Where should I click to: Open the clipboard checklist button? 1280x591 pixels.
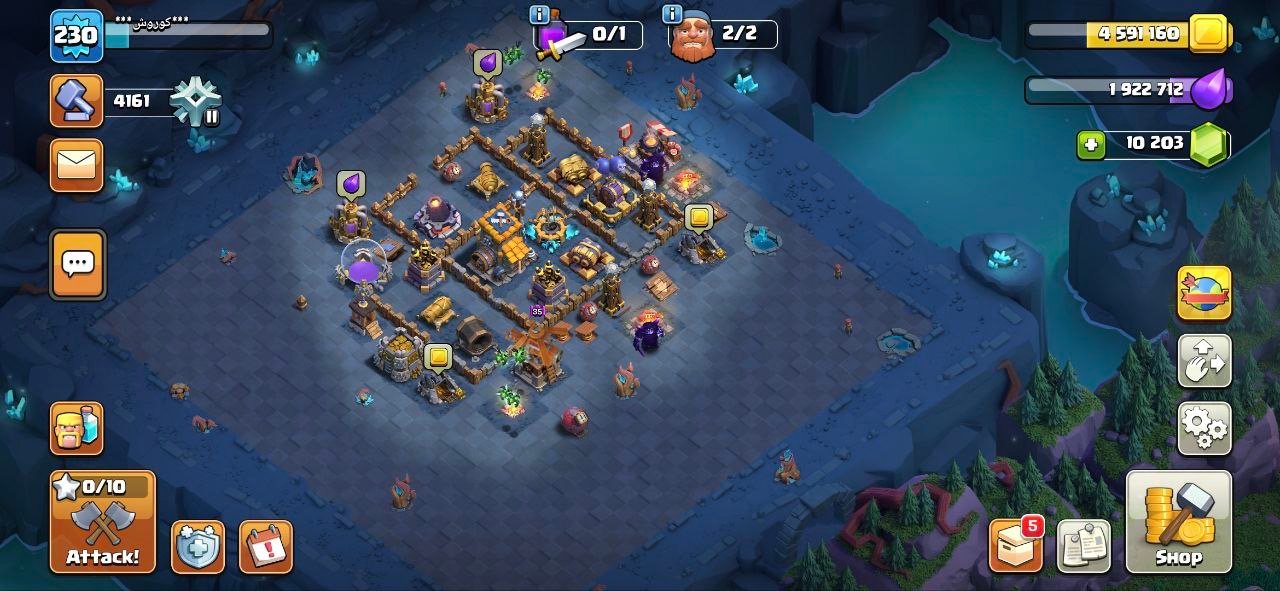coord(1083,546)
